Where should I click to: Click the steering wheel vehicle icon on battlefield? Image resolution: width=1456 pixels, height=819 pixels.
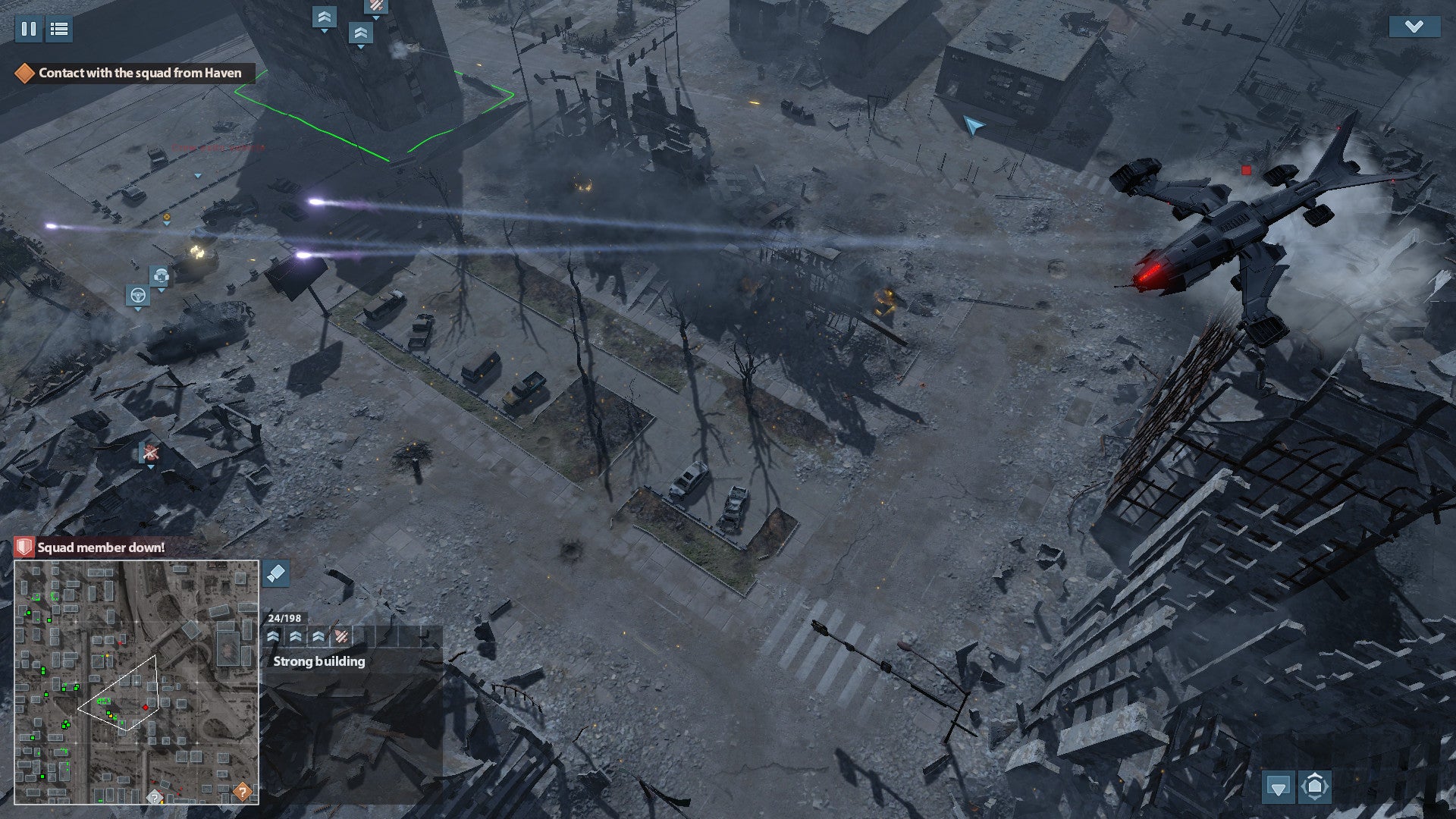[137, 296]
